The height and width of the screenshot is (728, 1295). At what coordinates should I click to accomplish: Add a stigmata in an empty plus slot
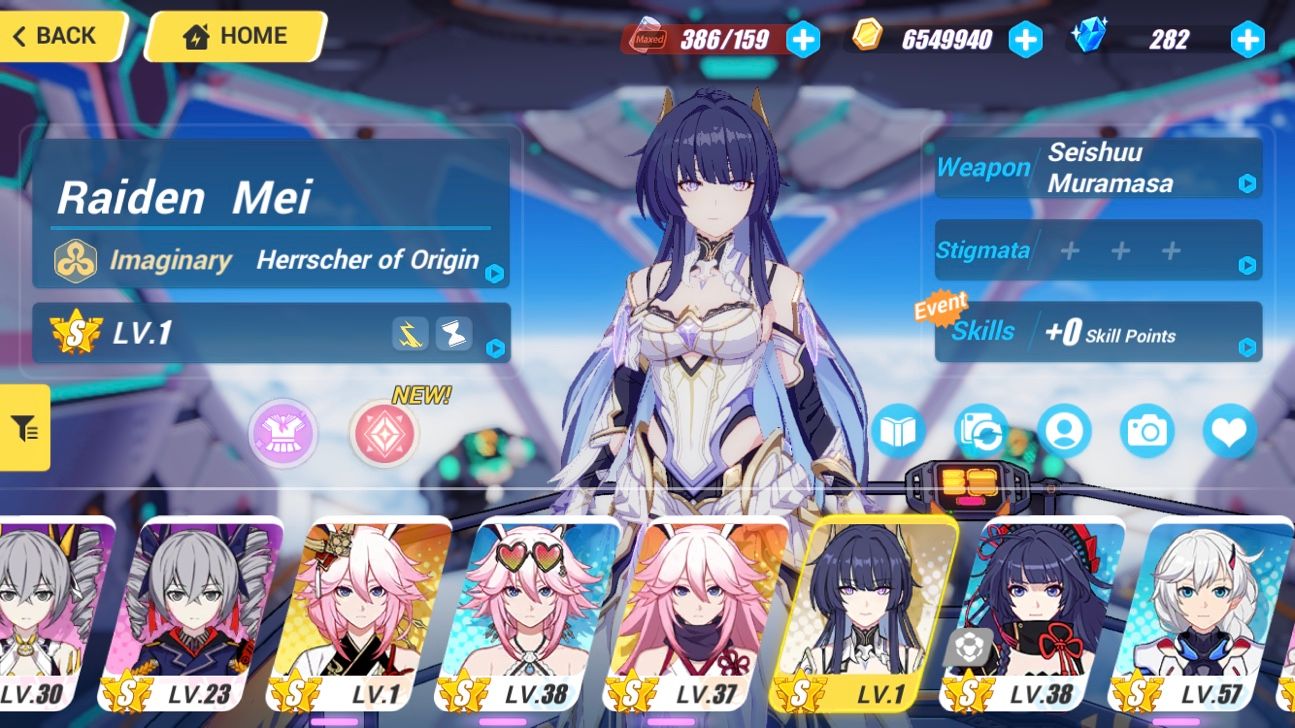coord(1069,250)
